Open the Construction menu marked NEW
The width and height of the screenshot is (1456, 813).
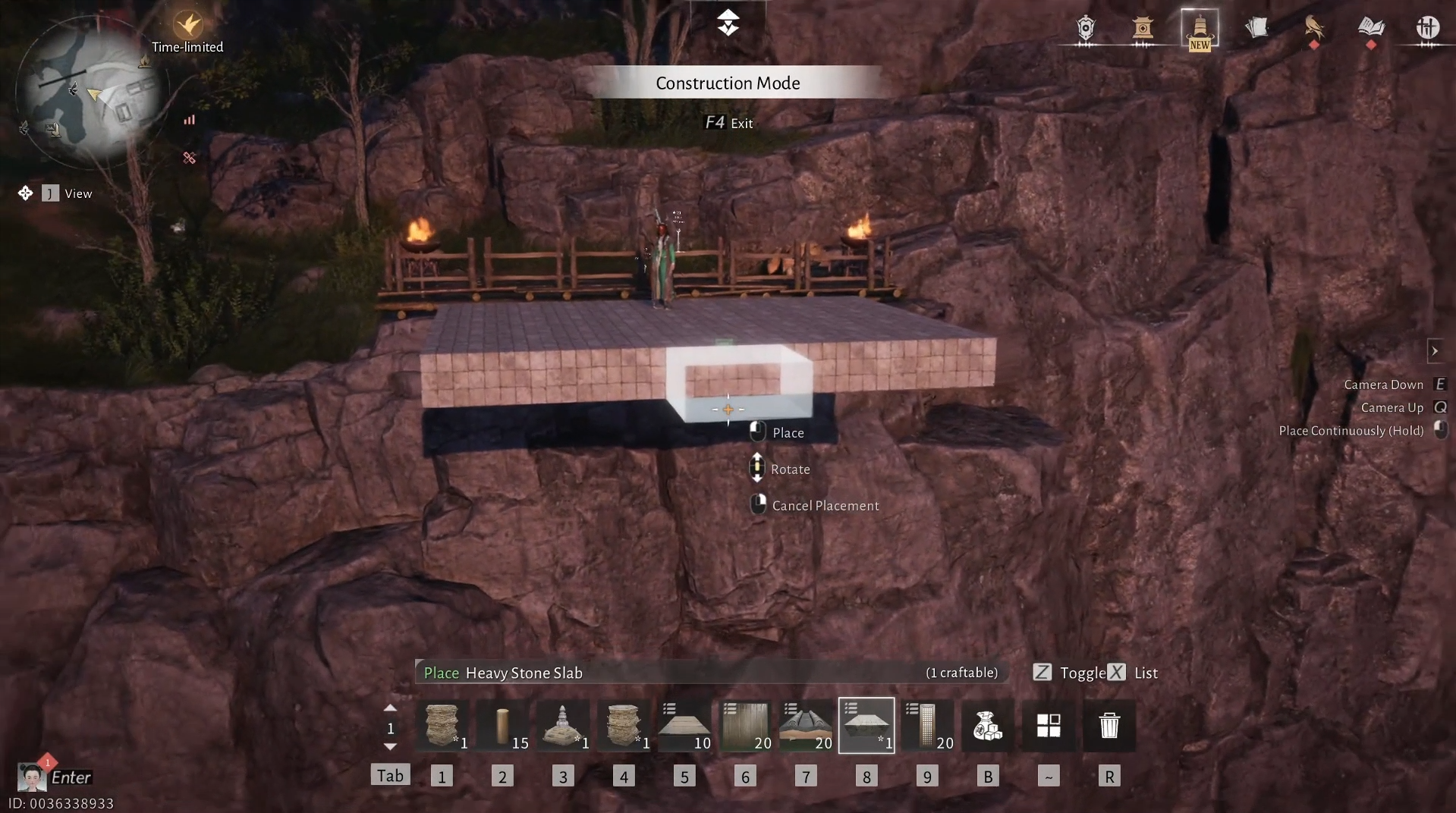point(1199,29)
